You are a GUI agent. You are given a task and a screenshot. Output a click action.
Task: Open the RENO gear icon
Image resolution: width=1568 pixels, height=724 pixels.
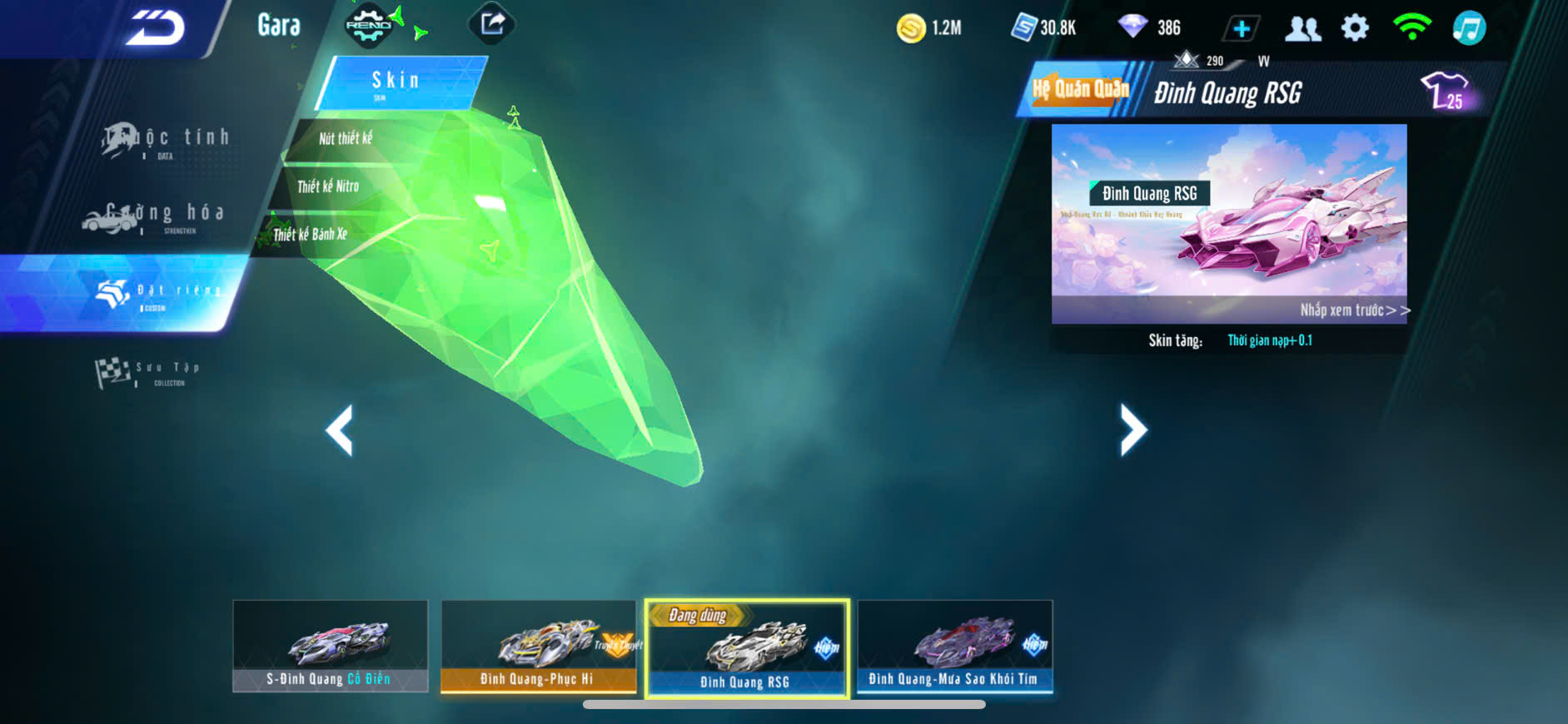368,25
